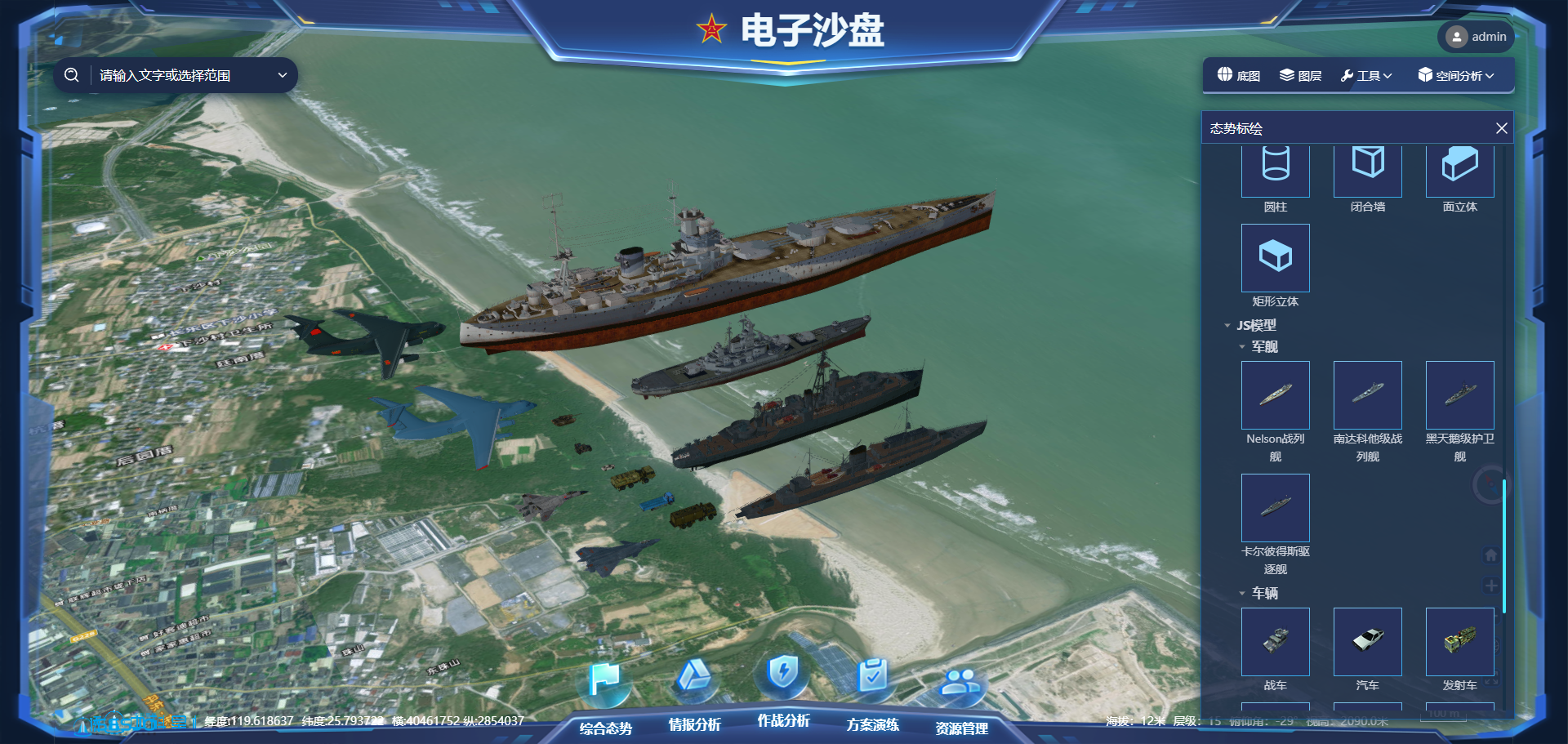This screenshot has width=1568, height=744.
Task: Select the 闭合墙 closed wall tool
Action: click(1367, 166)
